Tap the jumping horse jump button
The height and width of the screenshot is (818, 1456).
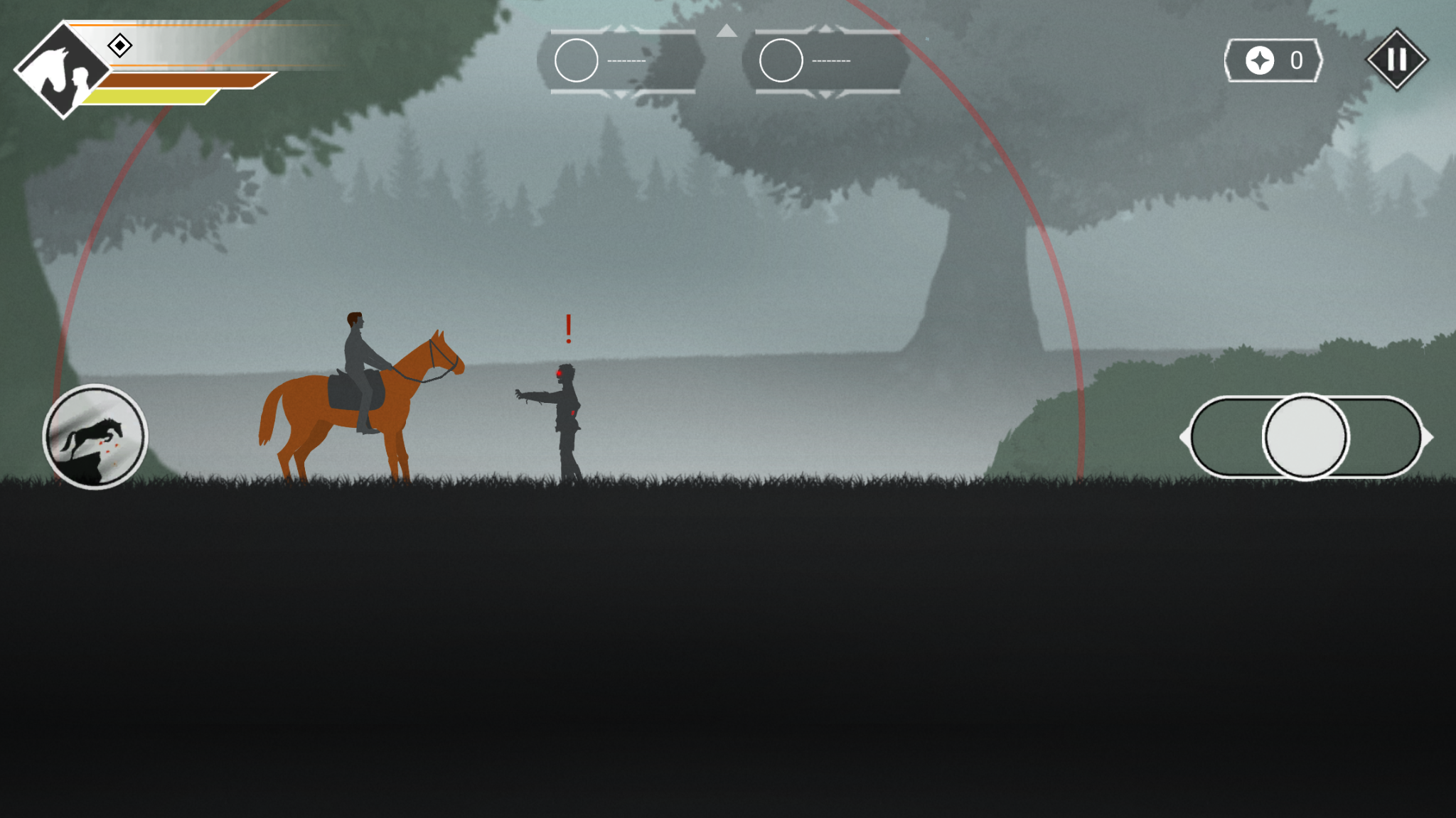[x=97, y=438]
